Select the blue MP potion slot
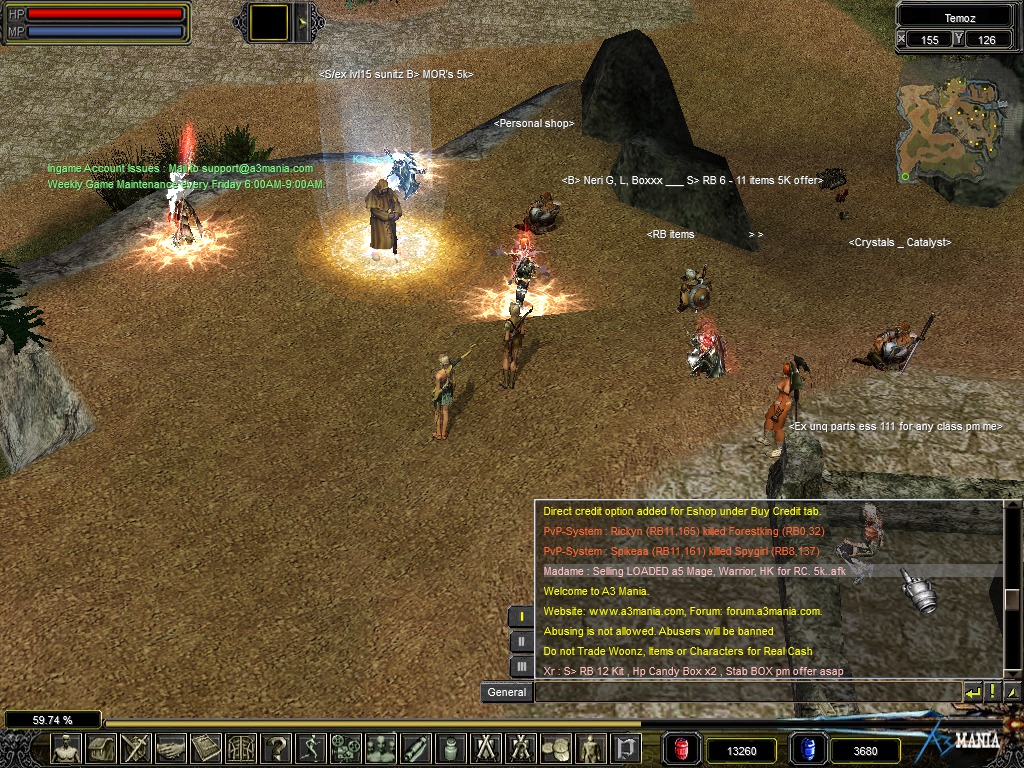1024x768 pixels. [x=808, y=749]
